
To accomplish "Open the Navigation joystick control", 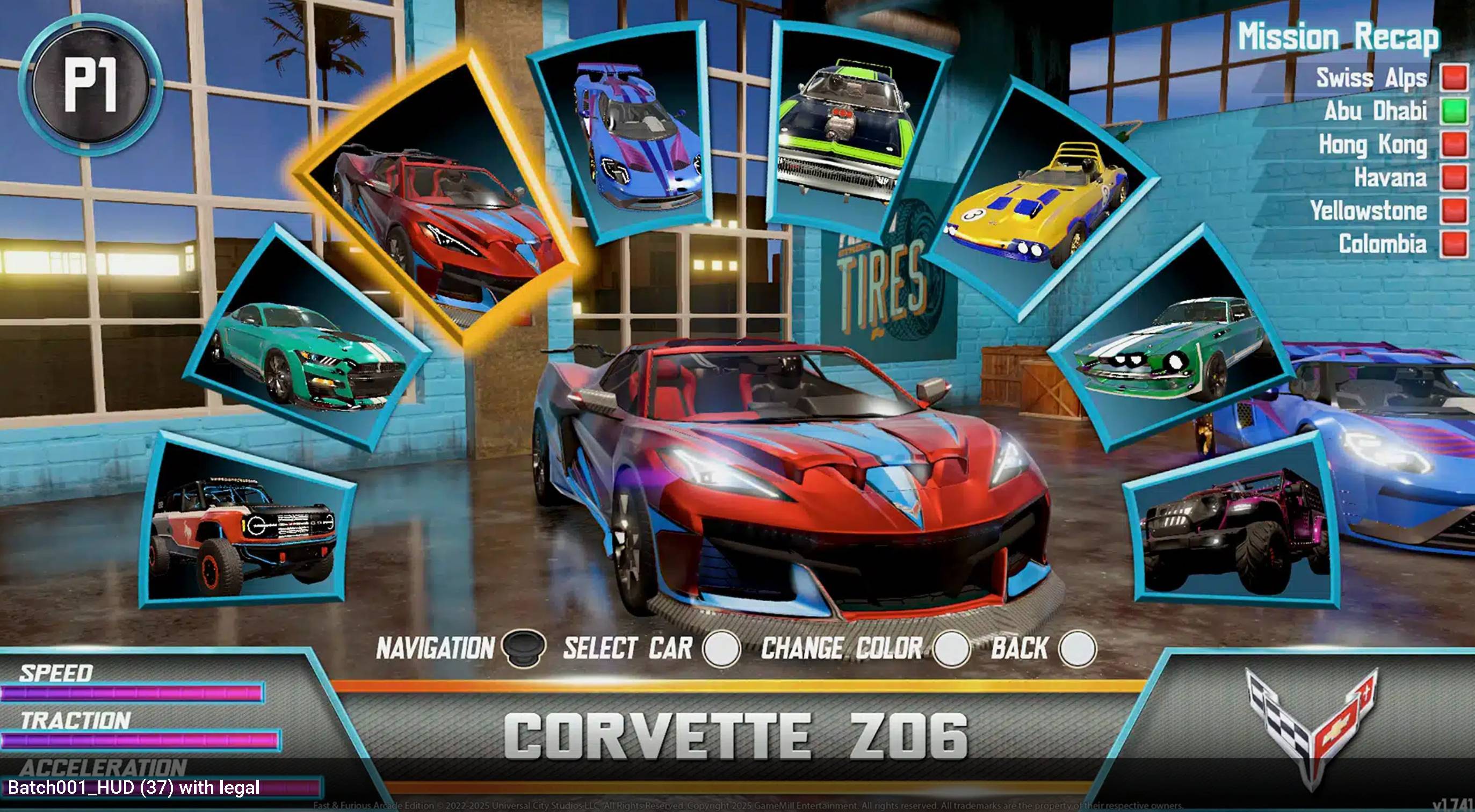I will 523,650.
